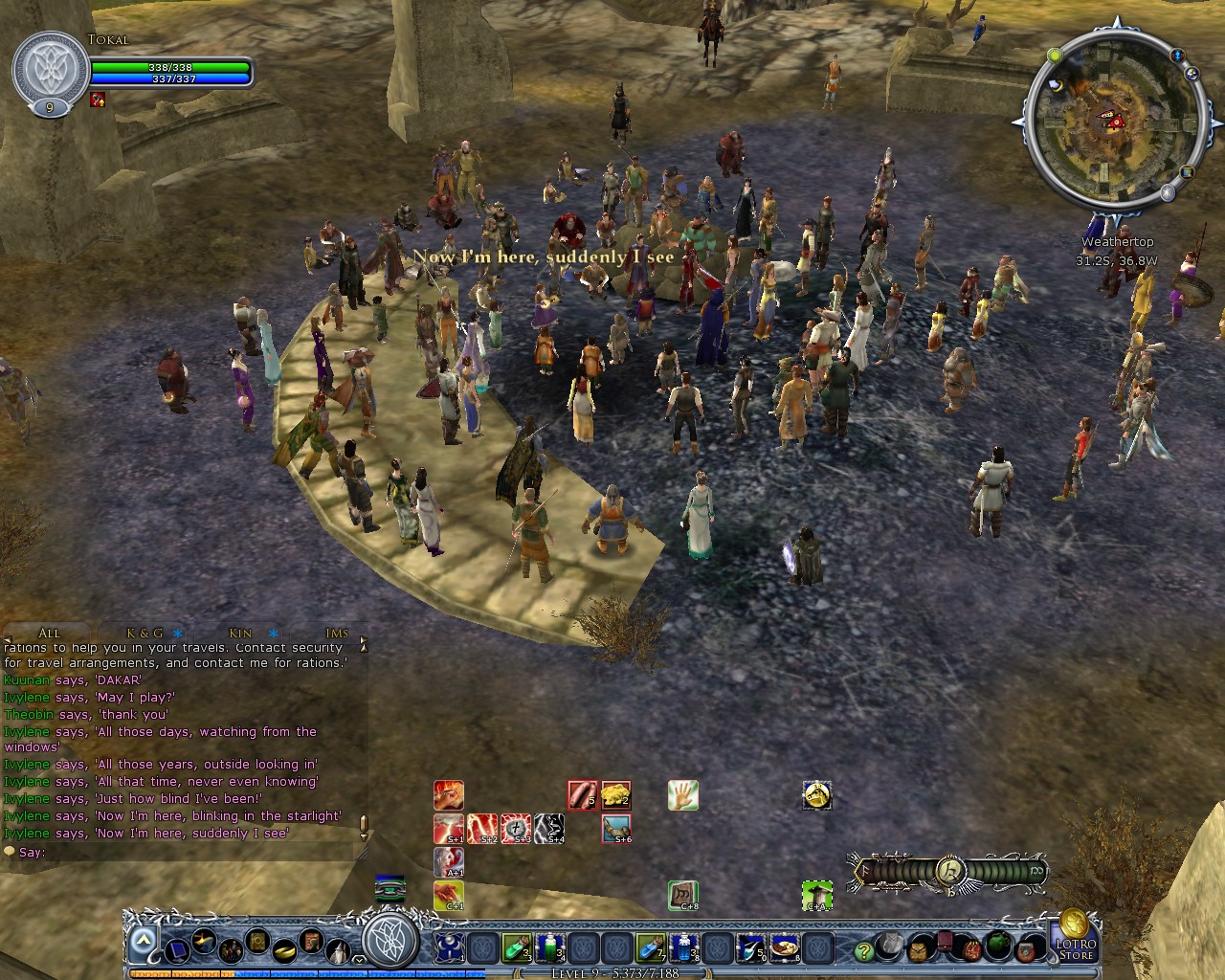Open the chat channel bubble next to Say
The height and width of the screenshot is (980, 1225).
[10, 851]
